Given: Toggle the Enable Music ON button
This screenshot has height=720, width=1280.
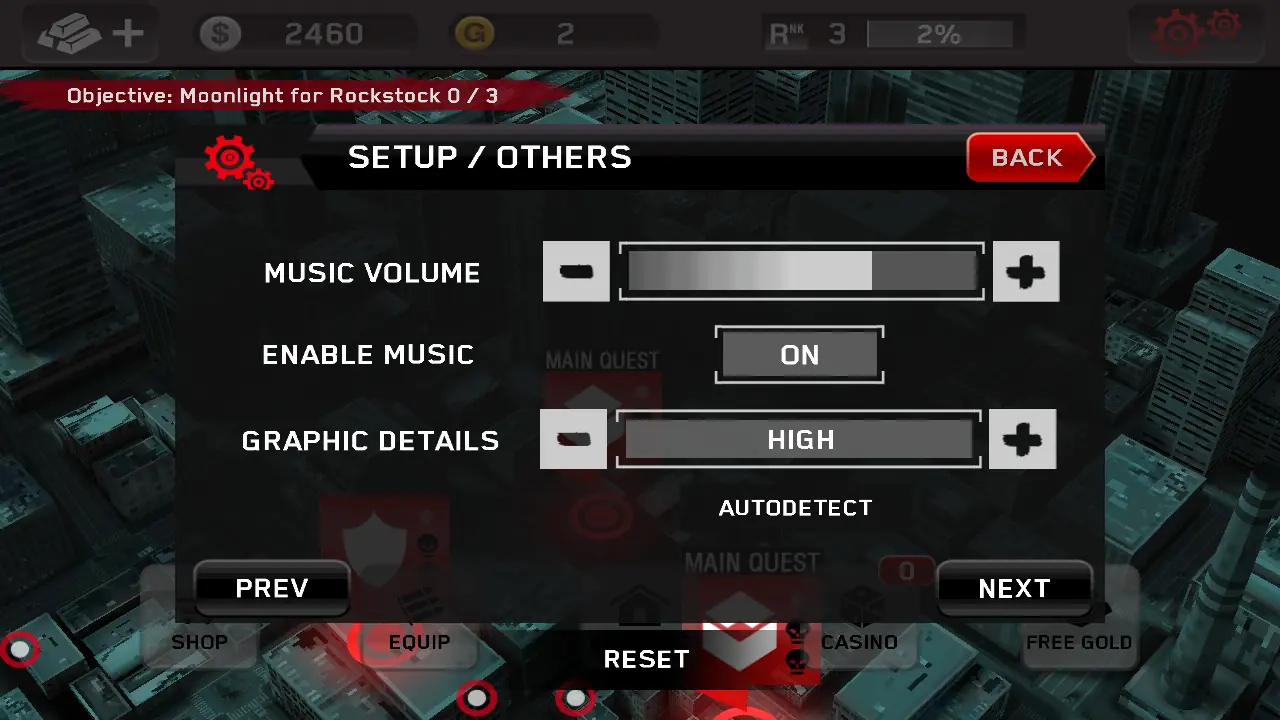Looking at the screenshot, I should (x=799, y=355).
